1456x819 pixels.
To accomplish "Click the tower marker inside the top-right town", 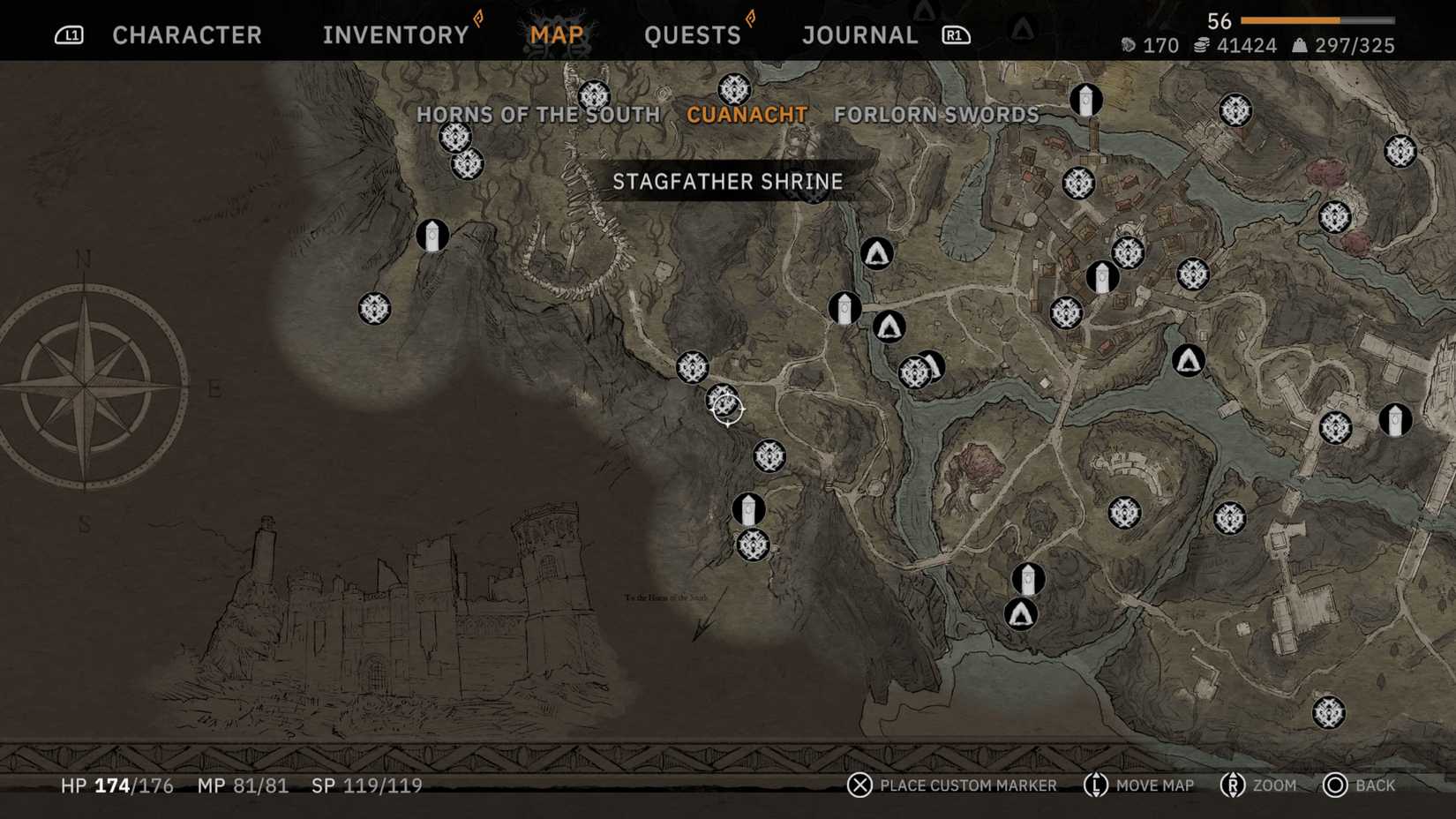I will tap(1102, 276).
